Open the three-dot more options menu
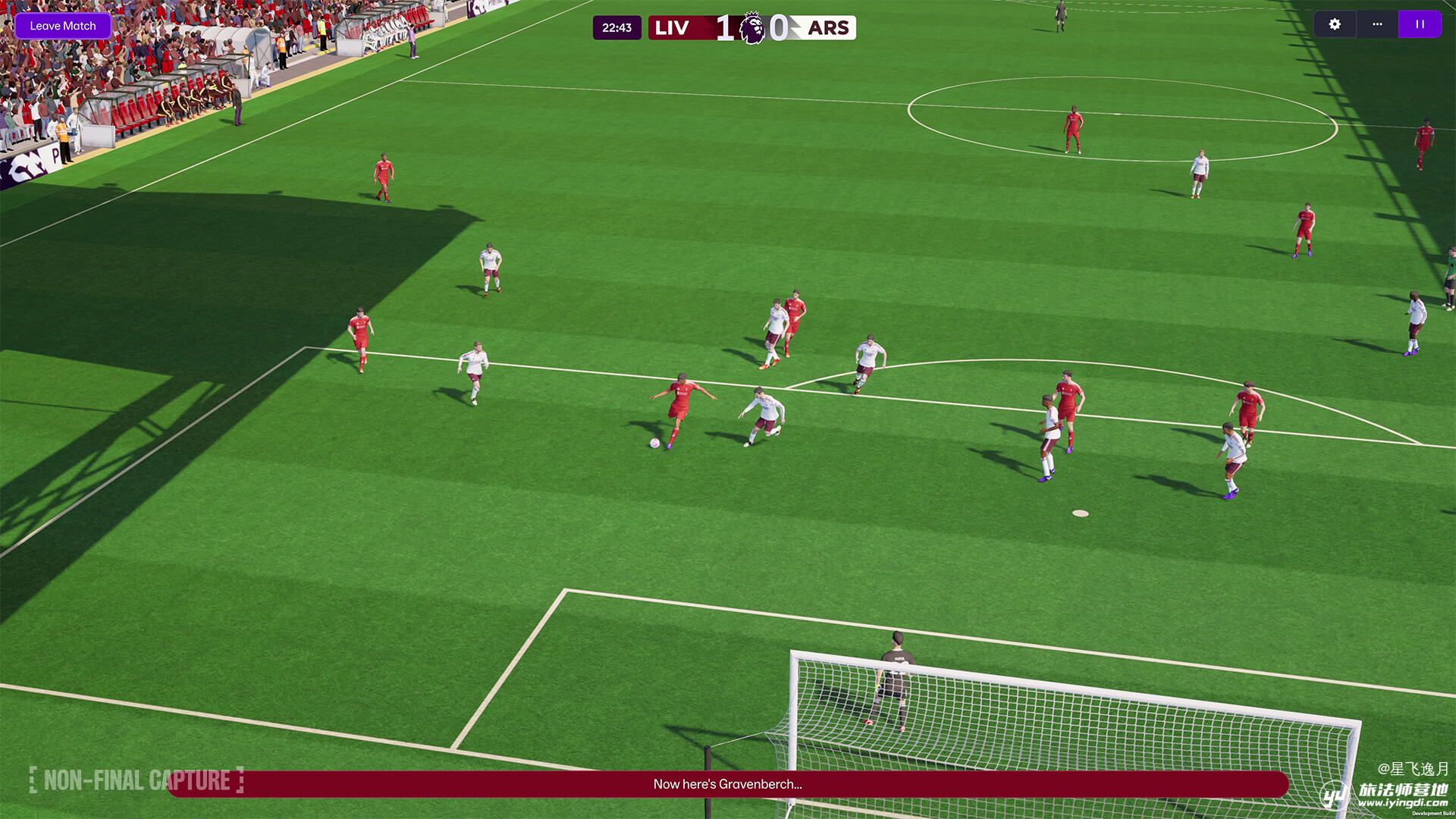This screenshot has width=1456, height=819. click(x=1377, y=24)
